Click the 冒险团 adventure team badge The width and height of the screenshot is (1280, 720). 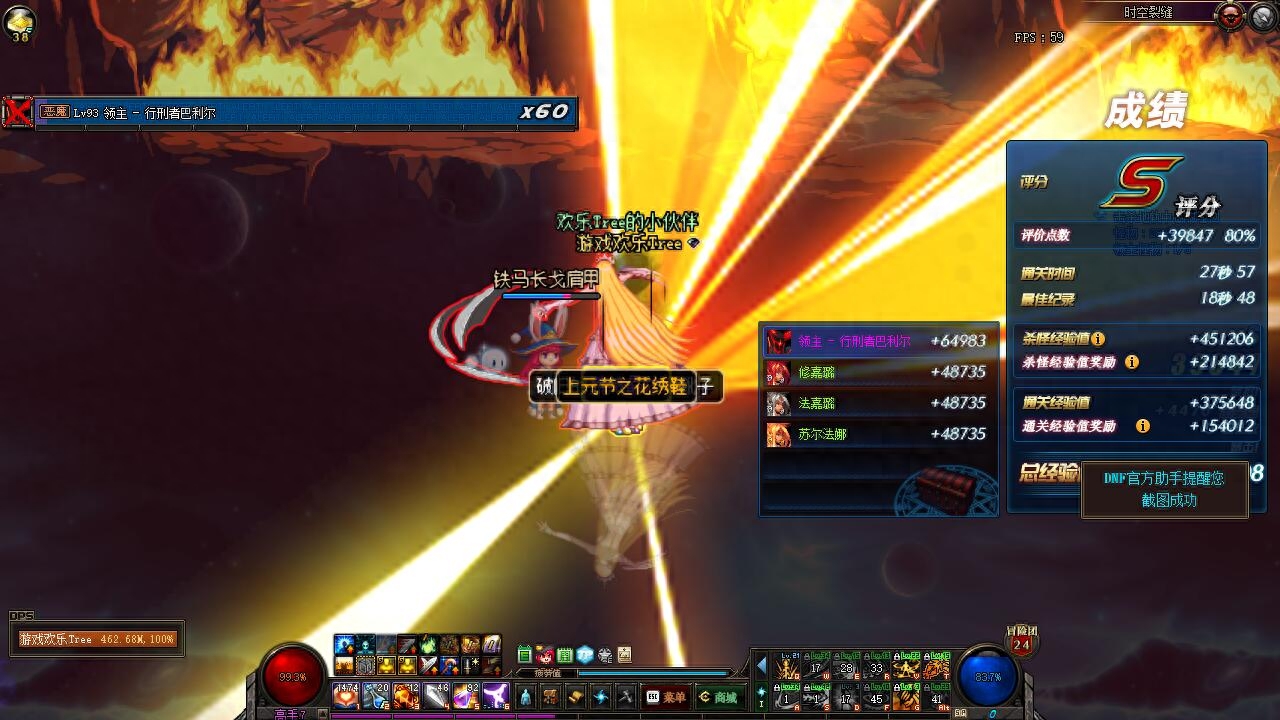[x=1021, y=640]
